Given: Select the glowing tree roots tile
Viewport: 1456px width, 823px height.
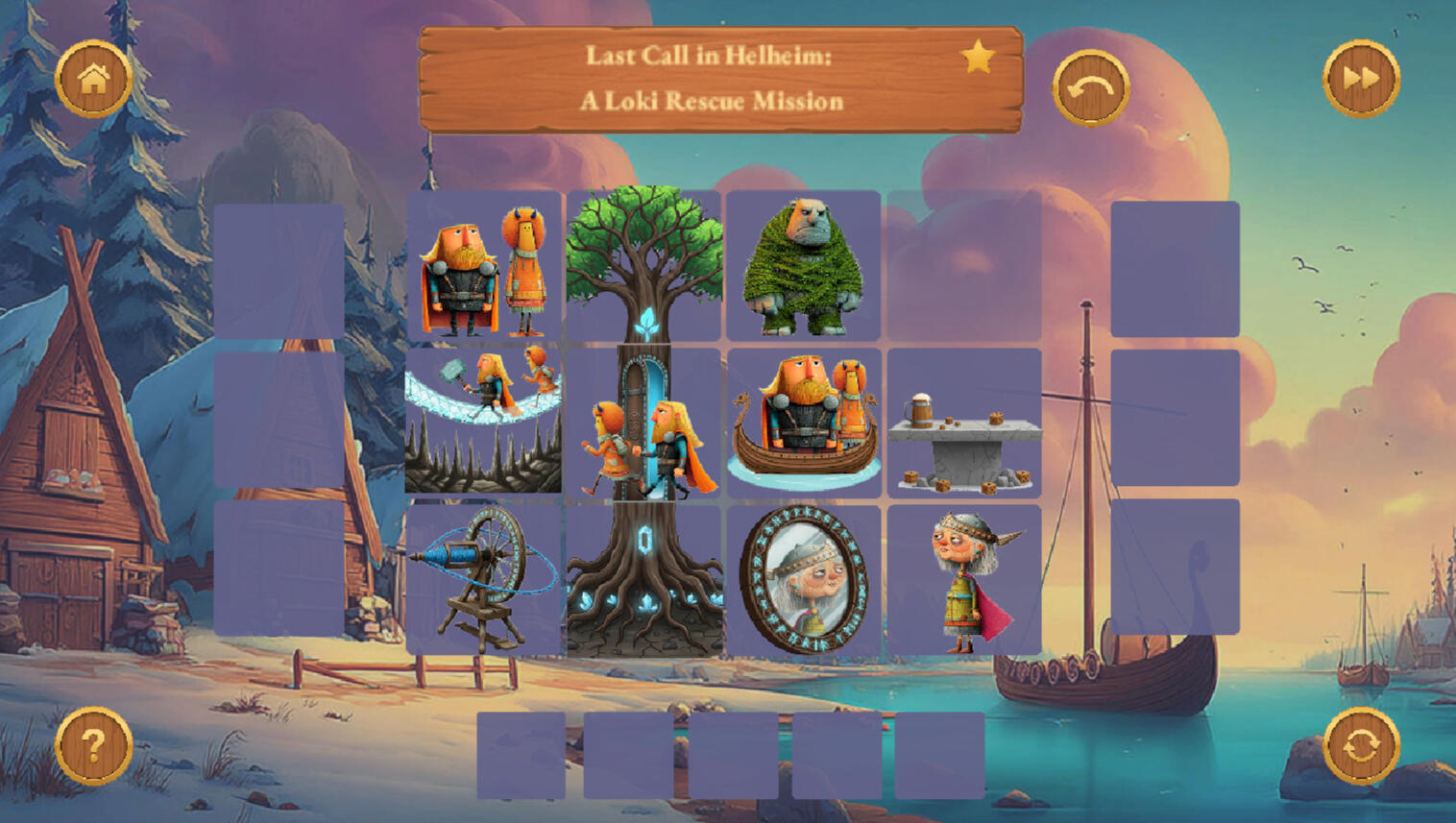Looking at the screenshot, I should click(643, 581).
